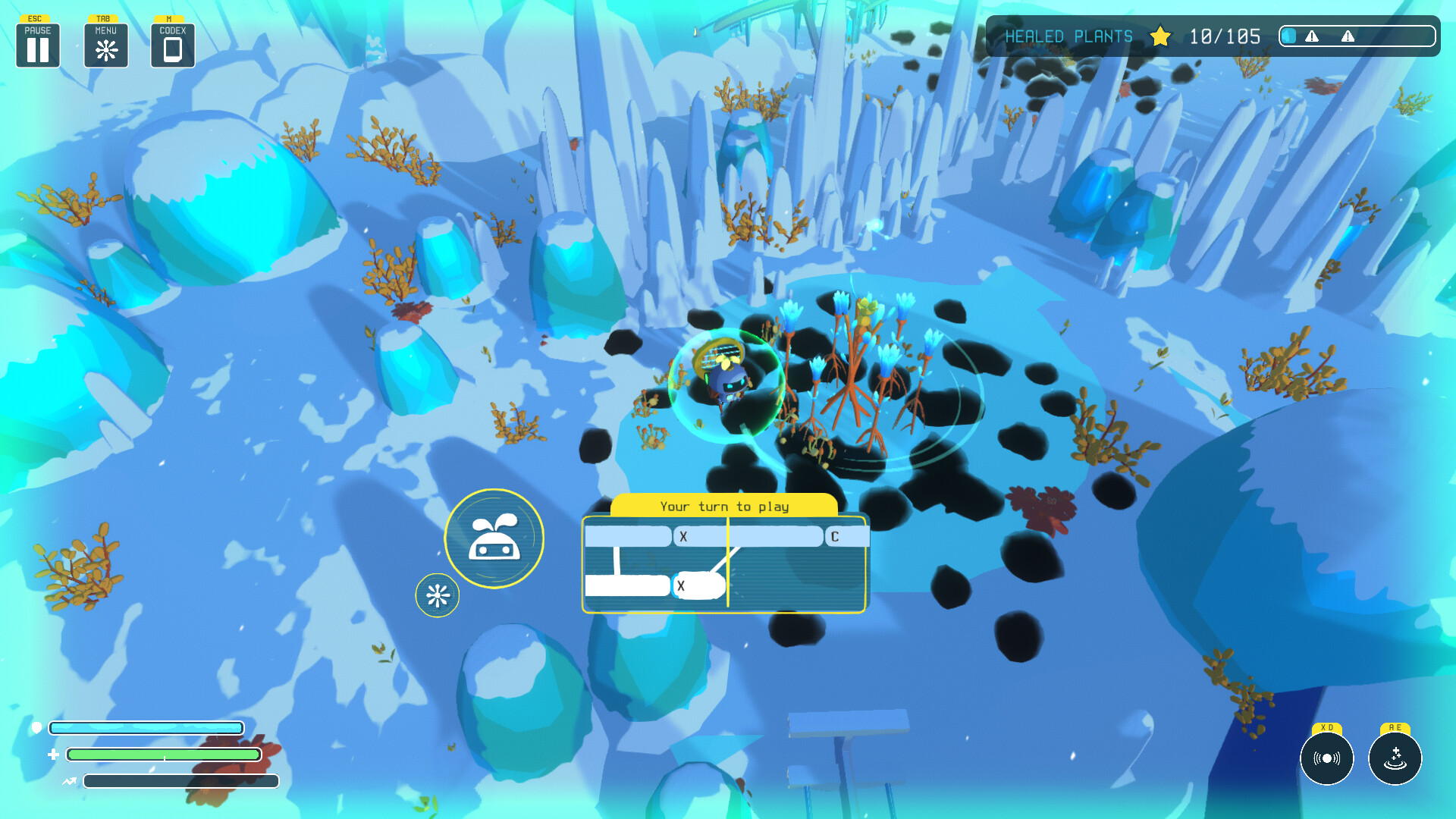The image size is (1456, 819).
Task: Select the highlighted X note in the melody panel
Action: tap(699, 586)
